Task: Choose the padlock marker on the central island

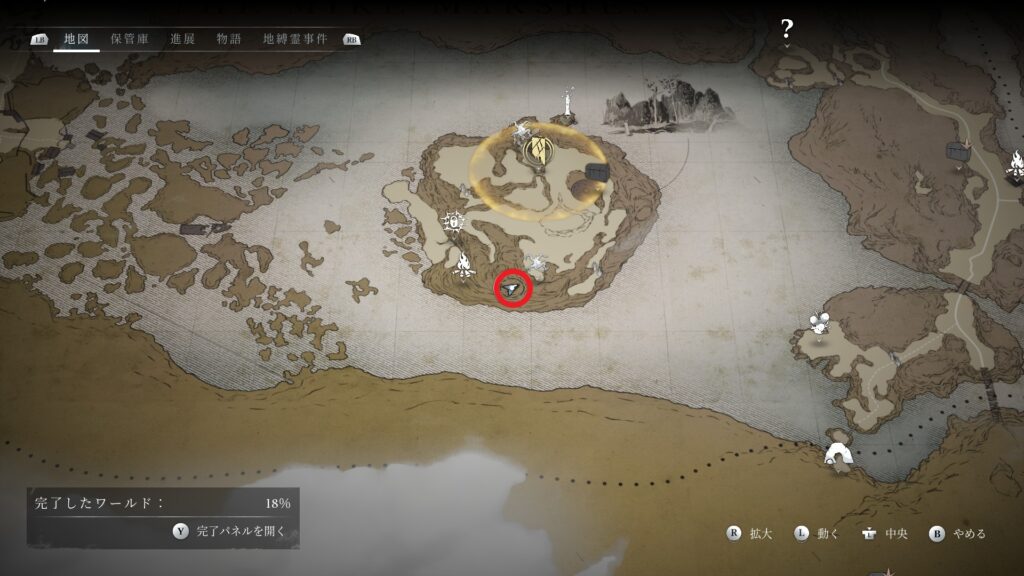Action: coord(455,220)
